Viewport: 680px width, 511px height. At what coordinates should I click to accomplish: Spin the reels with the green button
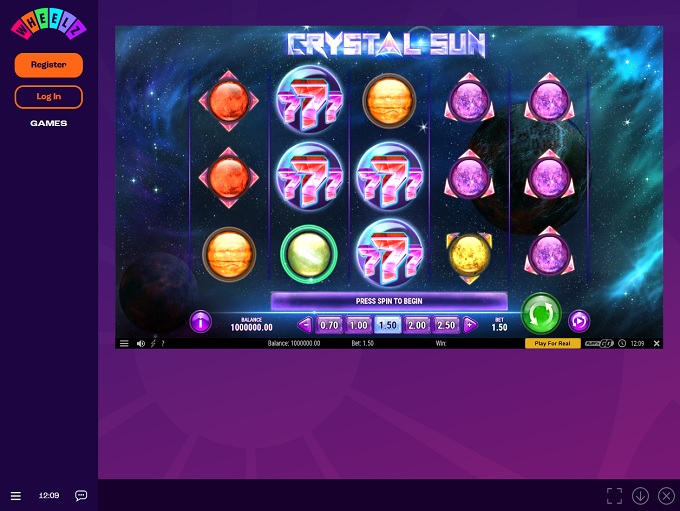[540, 313]
